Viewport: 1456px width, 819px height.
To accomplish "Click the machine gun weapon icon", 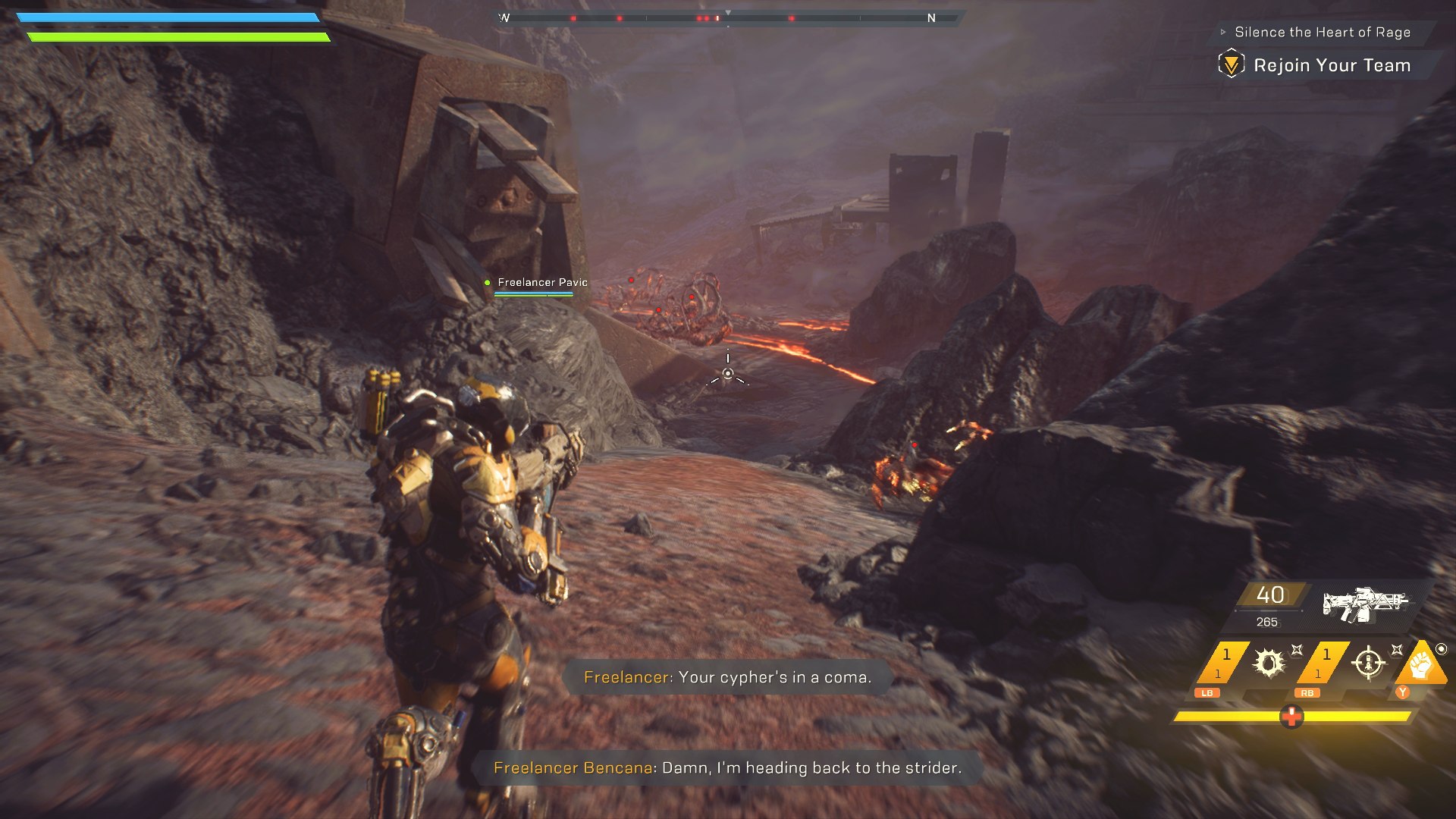I will pos(1367,603).
